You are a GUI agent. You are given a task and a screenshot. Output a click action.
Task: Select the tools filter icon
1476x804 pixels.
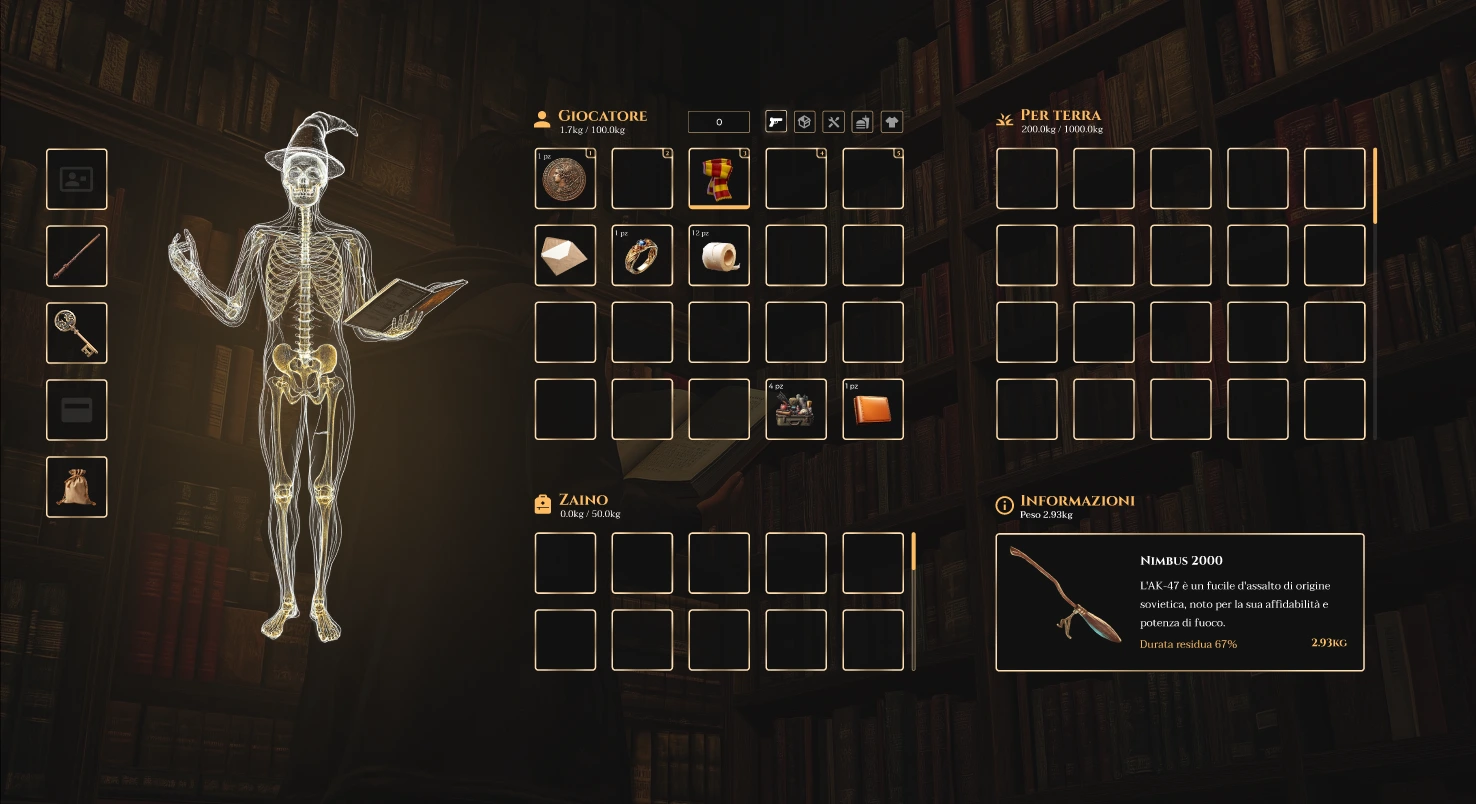coord(834,121)
